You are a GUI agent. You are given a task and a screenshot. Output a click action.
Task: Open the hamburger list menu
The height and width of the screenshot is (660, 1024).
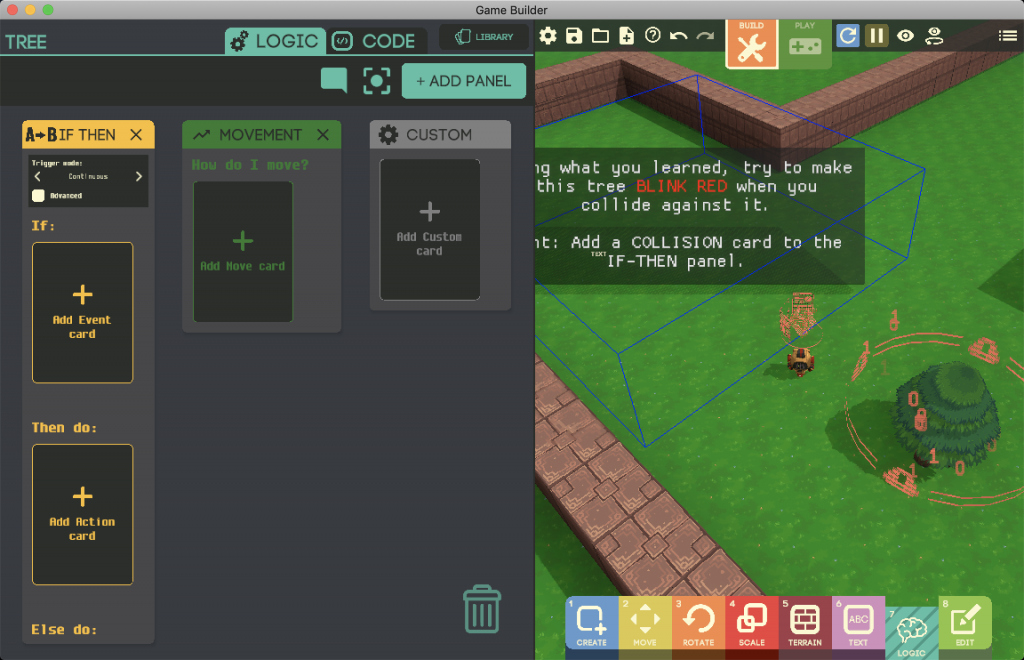[1007, 36]
